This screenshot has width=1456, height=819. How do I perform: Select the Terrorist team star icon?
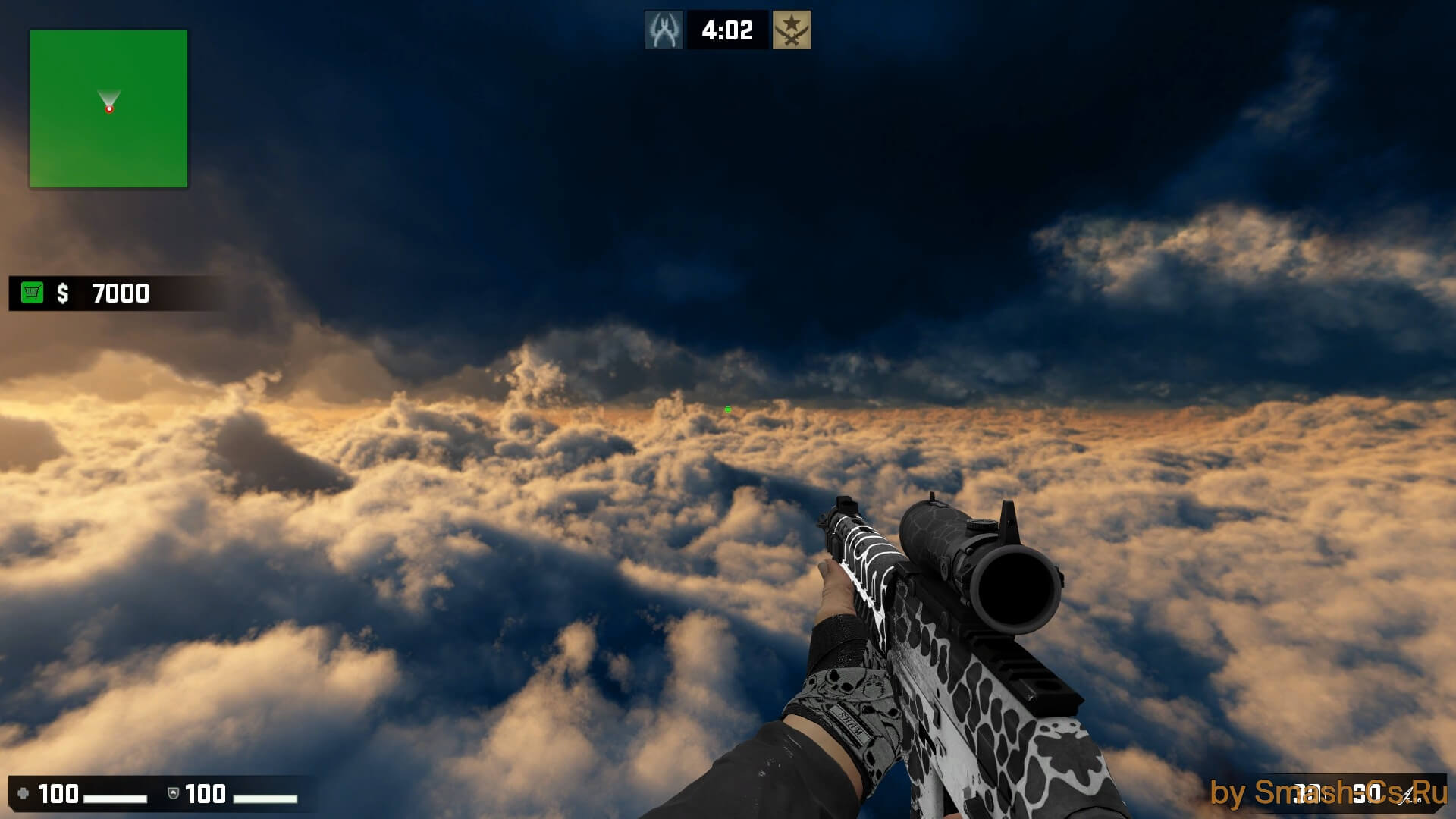791,30
